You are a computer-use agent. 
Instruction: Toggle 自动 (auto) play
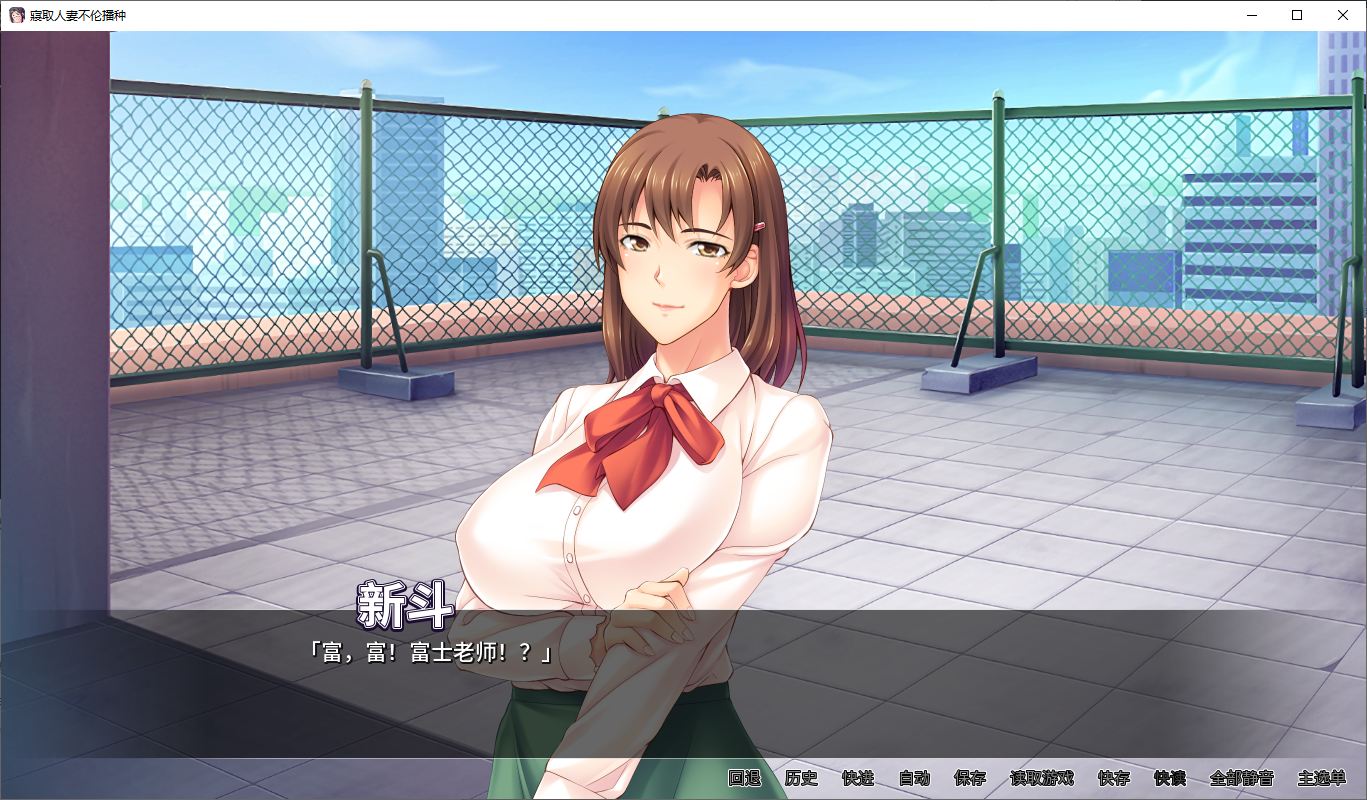coord(914,778)
